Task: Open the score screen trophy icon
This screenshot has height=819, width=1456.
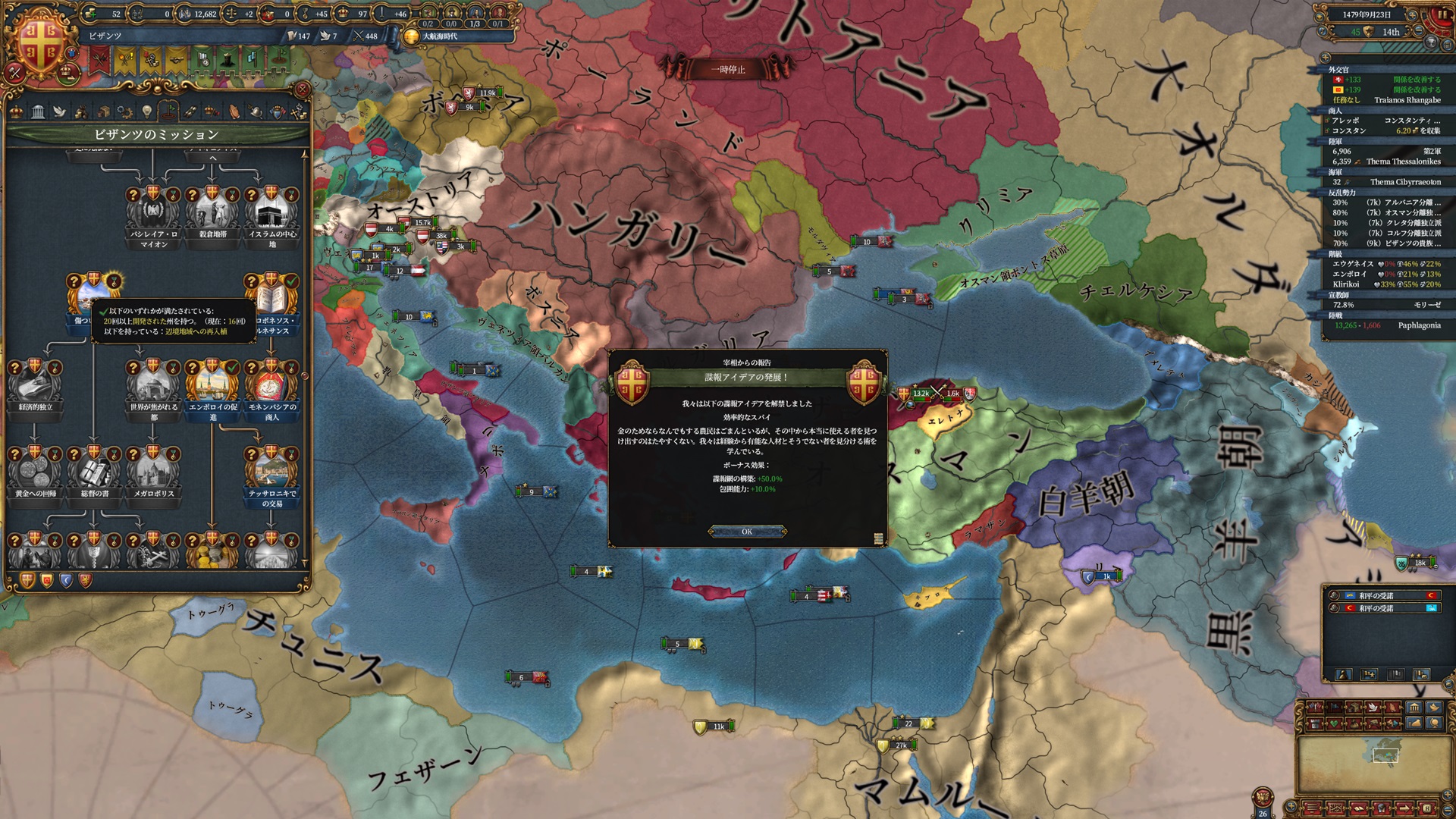Action: (1431, 42)
